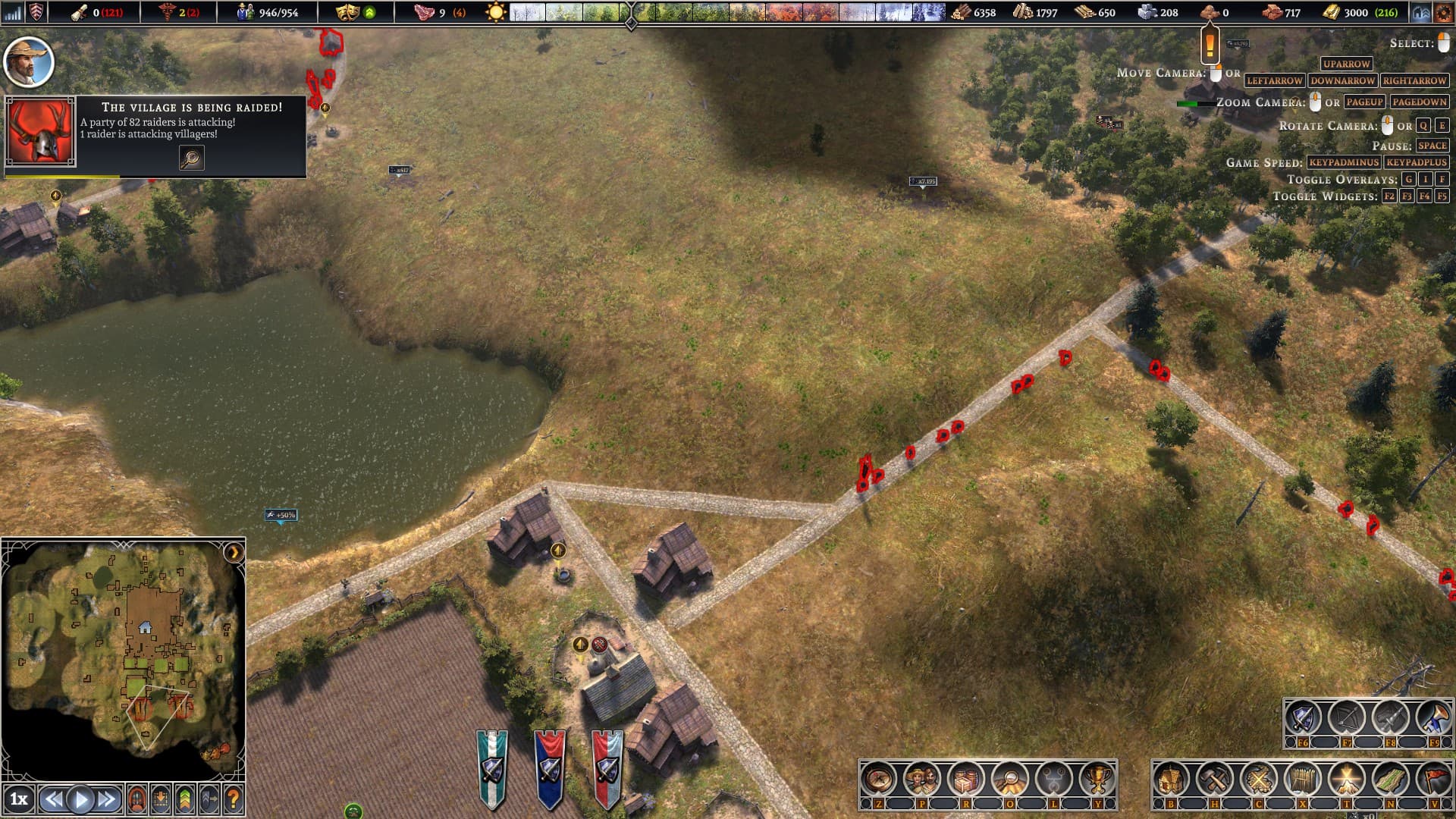Activate the horn military command

point(1434,717)
